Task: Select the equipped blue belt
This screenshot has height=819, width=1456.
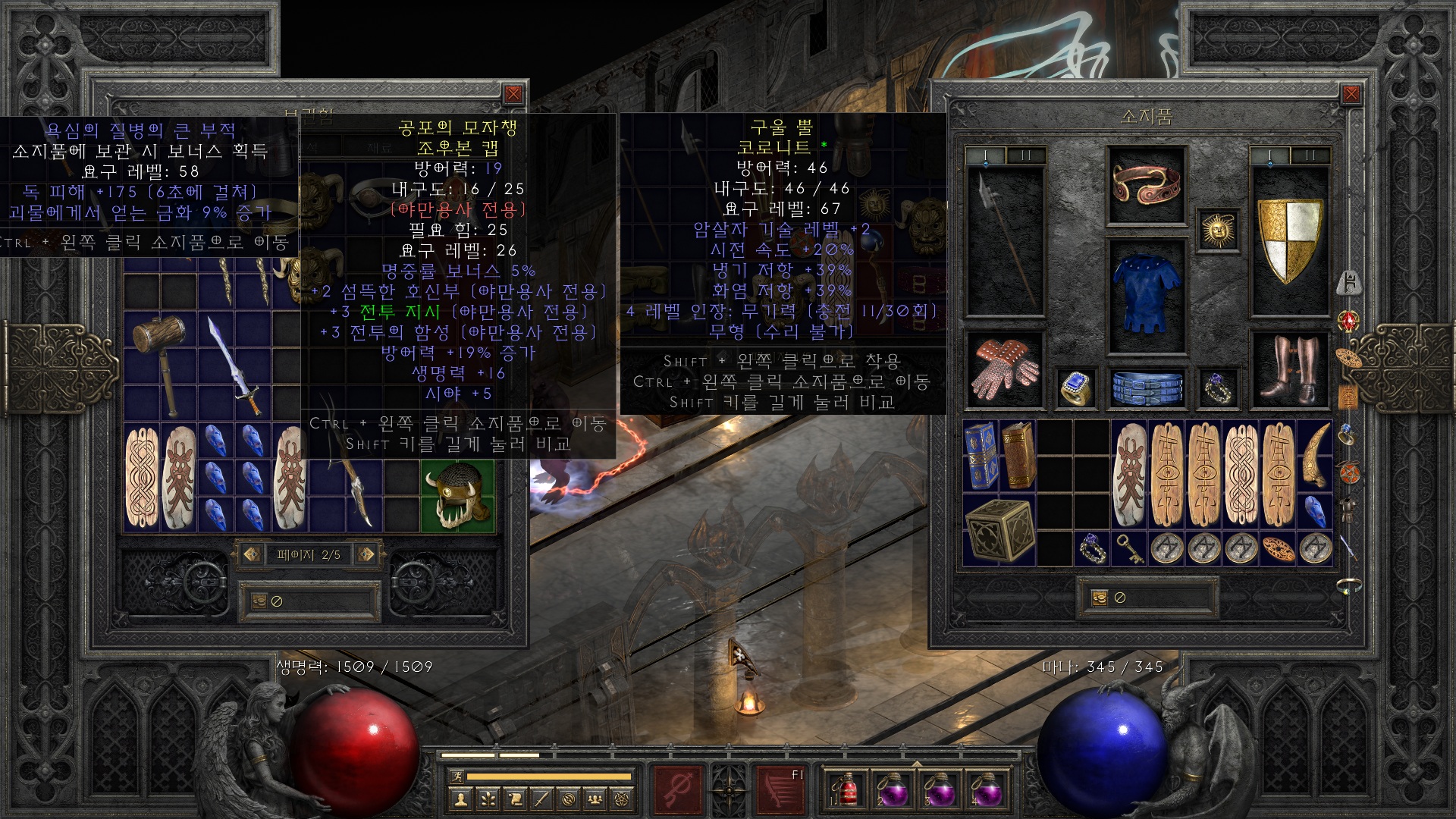Action: point(1146,386)
